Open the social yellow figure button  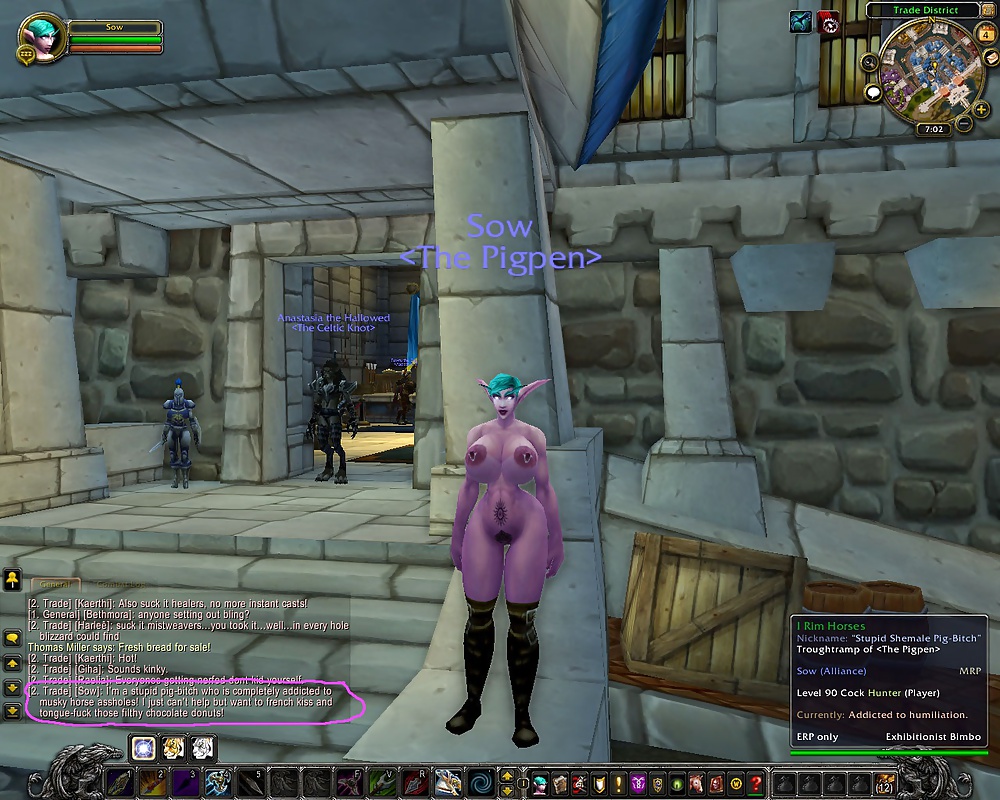[13, 578]
